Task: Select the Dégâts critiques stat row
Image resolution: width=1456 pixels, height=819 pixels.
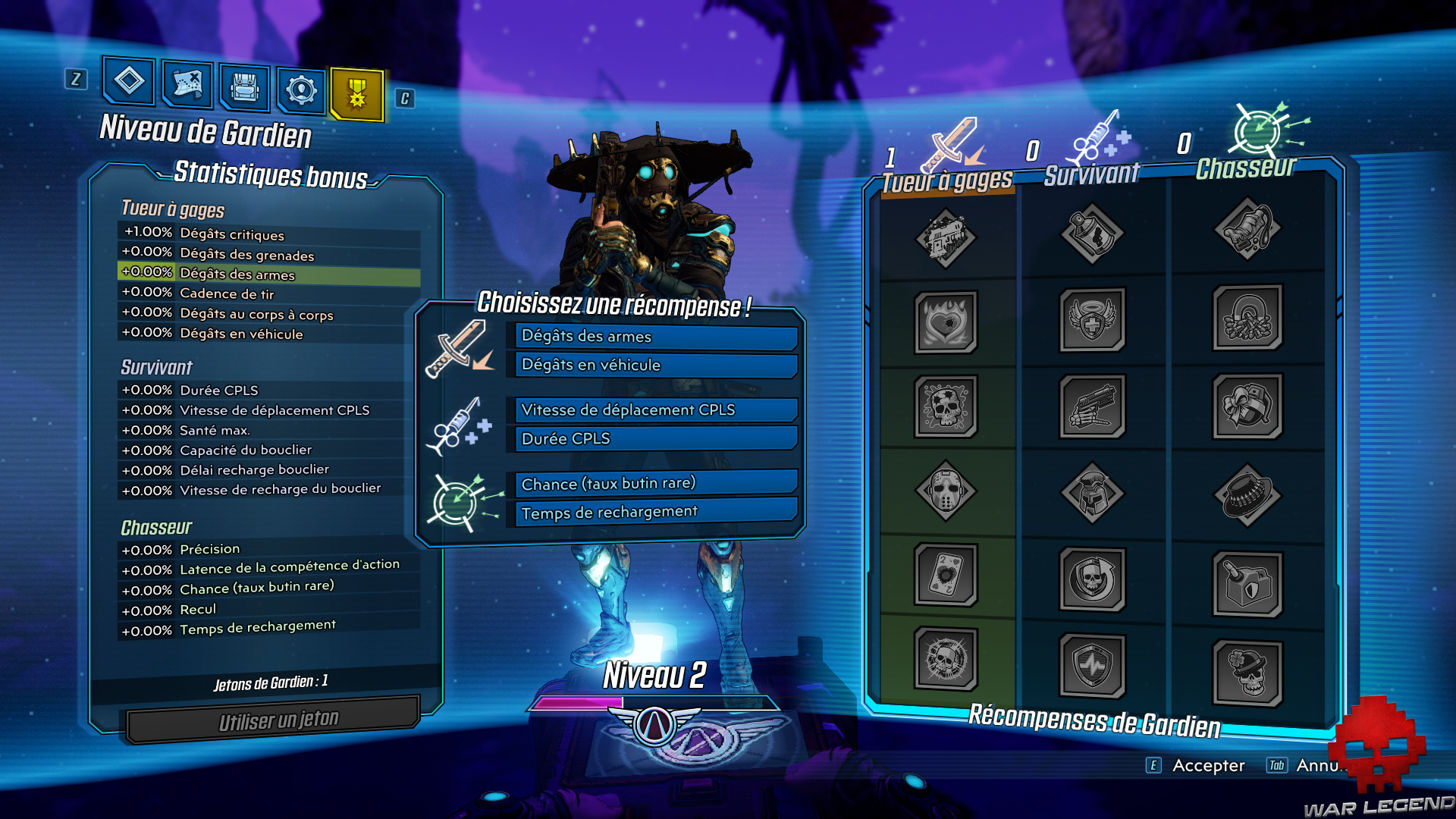Action: click(x=227, y=235)
